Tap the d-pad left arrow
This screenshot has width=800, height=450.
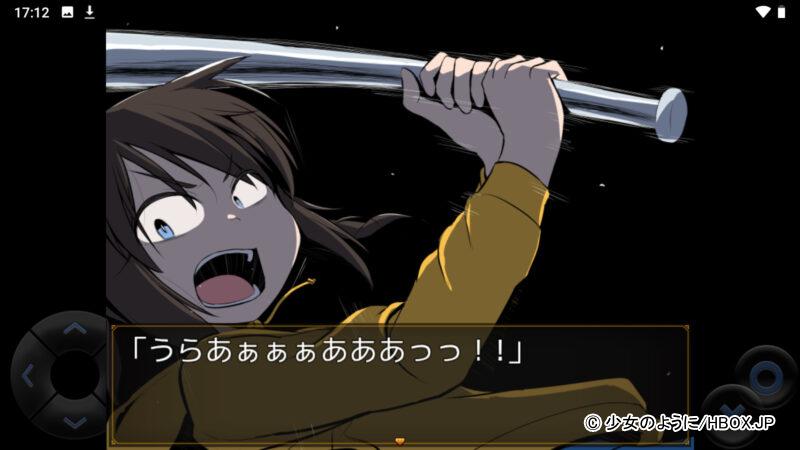[27, 377]
